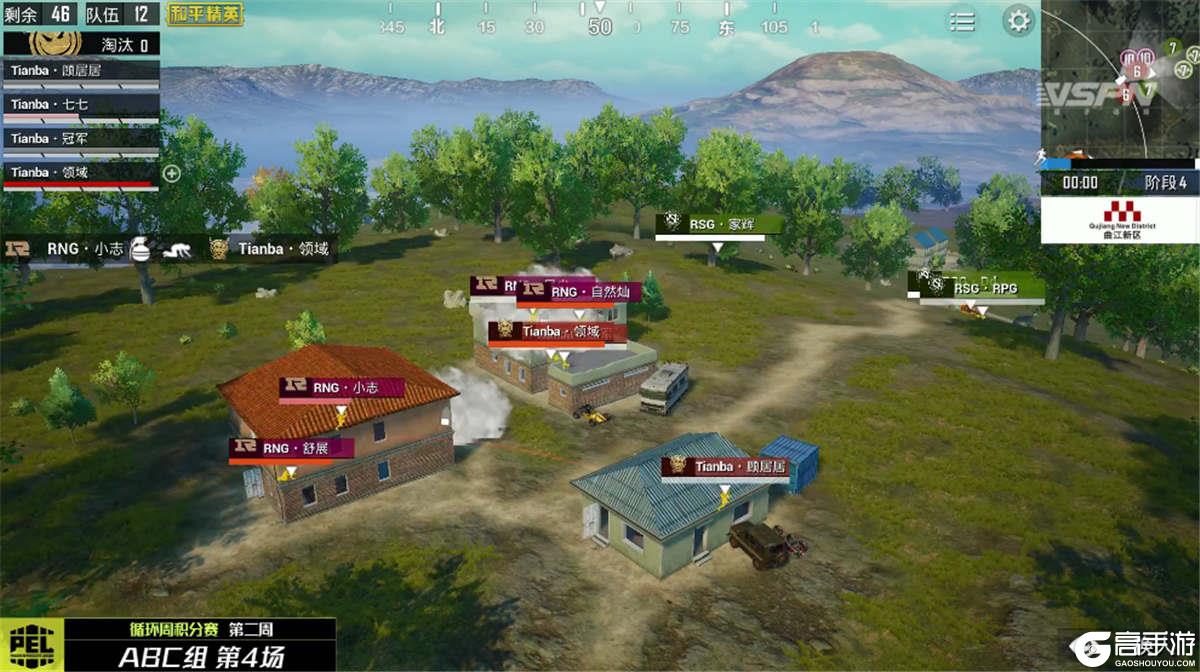This screenshot has height=672, width=1200.
Task: Select Tianba·冠军 in the team list
Action: 80,139
